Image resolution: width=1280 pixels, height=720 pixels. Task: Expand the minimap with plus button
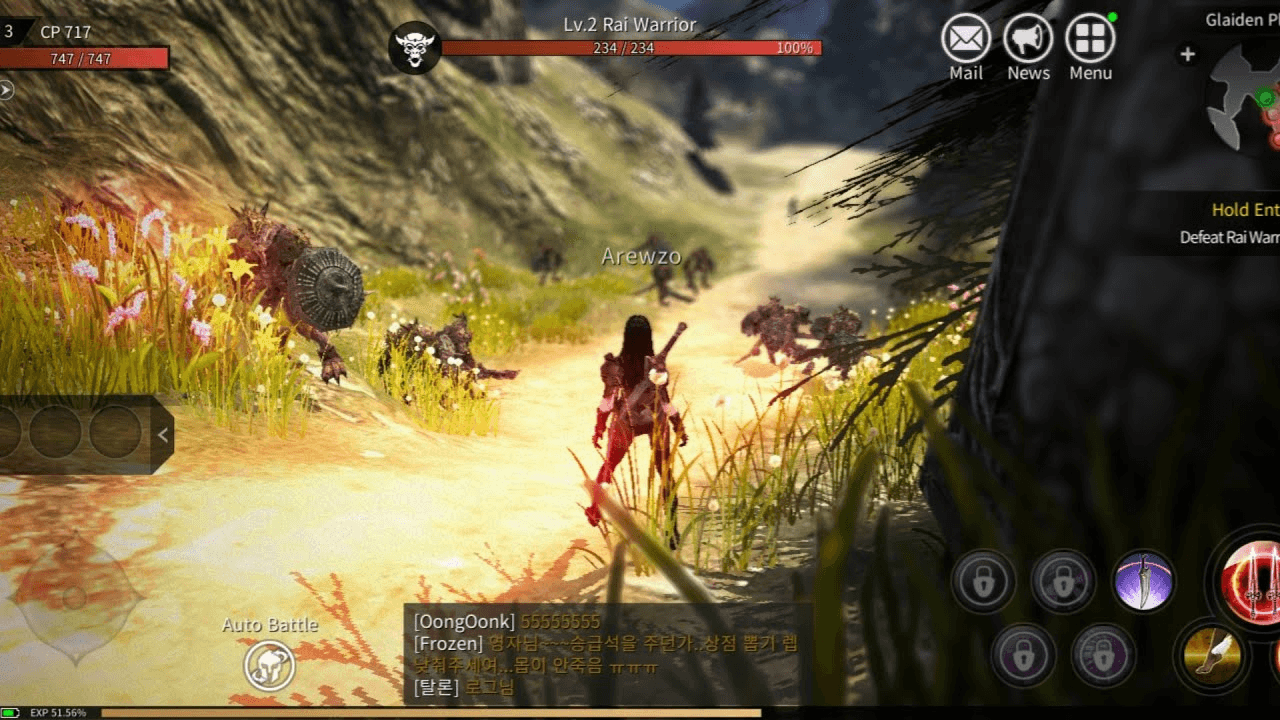coord(1187,55)
